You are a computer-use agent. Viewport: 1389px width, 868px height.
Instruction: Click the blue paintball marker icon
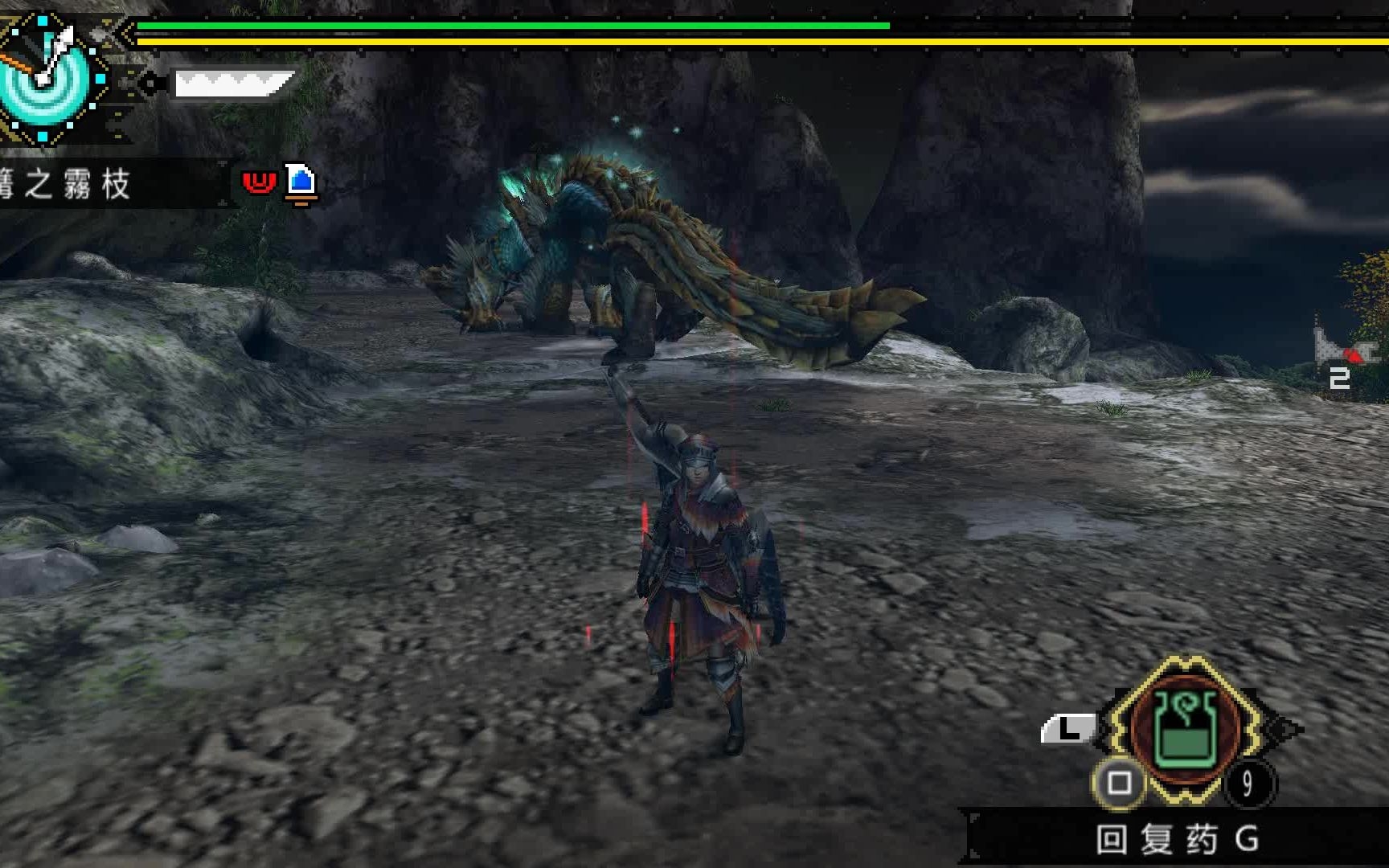301,182
